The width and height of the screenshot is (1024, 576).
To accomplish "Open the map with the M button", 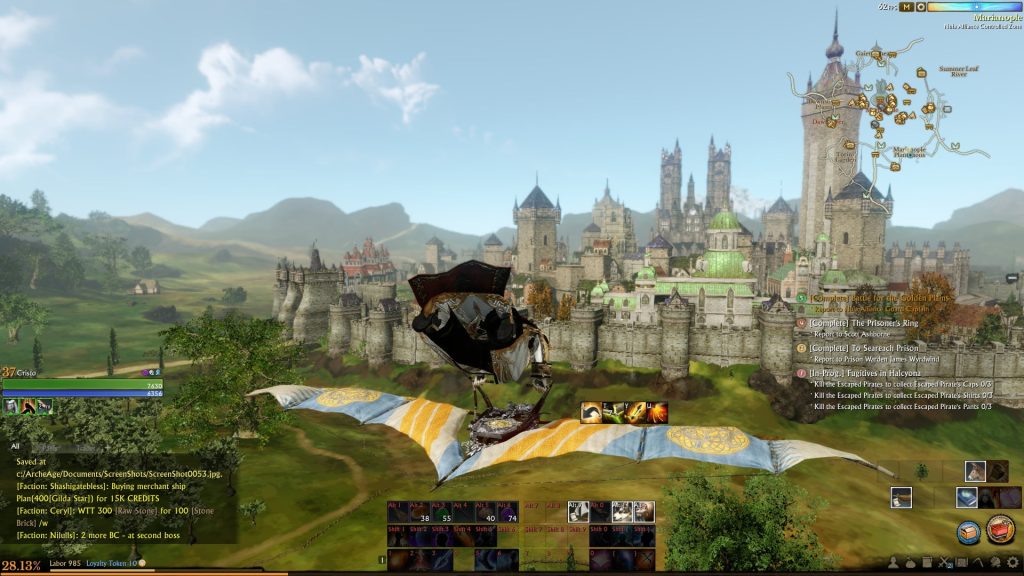I will coord(906,7).
